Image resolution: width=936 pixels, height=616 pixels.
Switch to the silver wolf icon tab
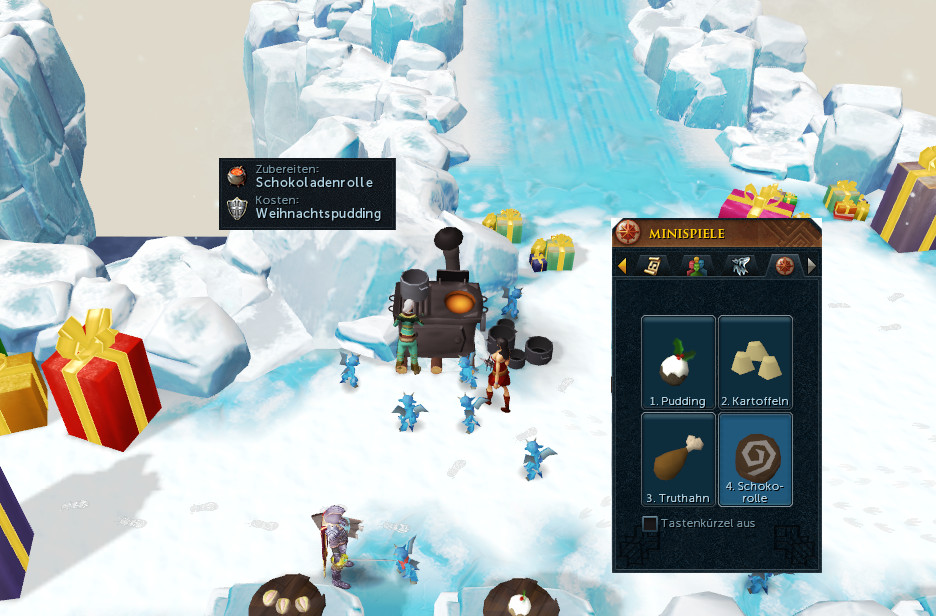[738, 265]
